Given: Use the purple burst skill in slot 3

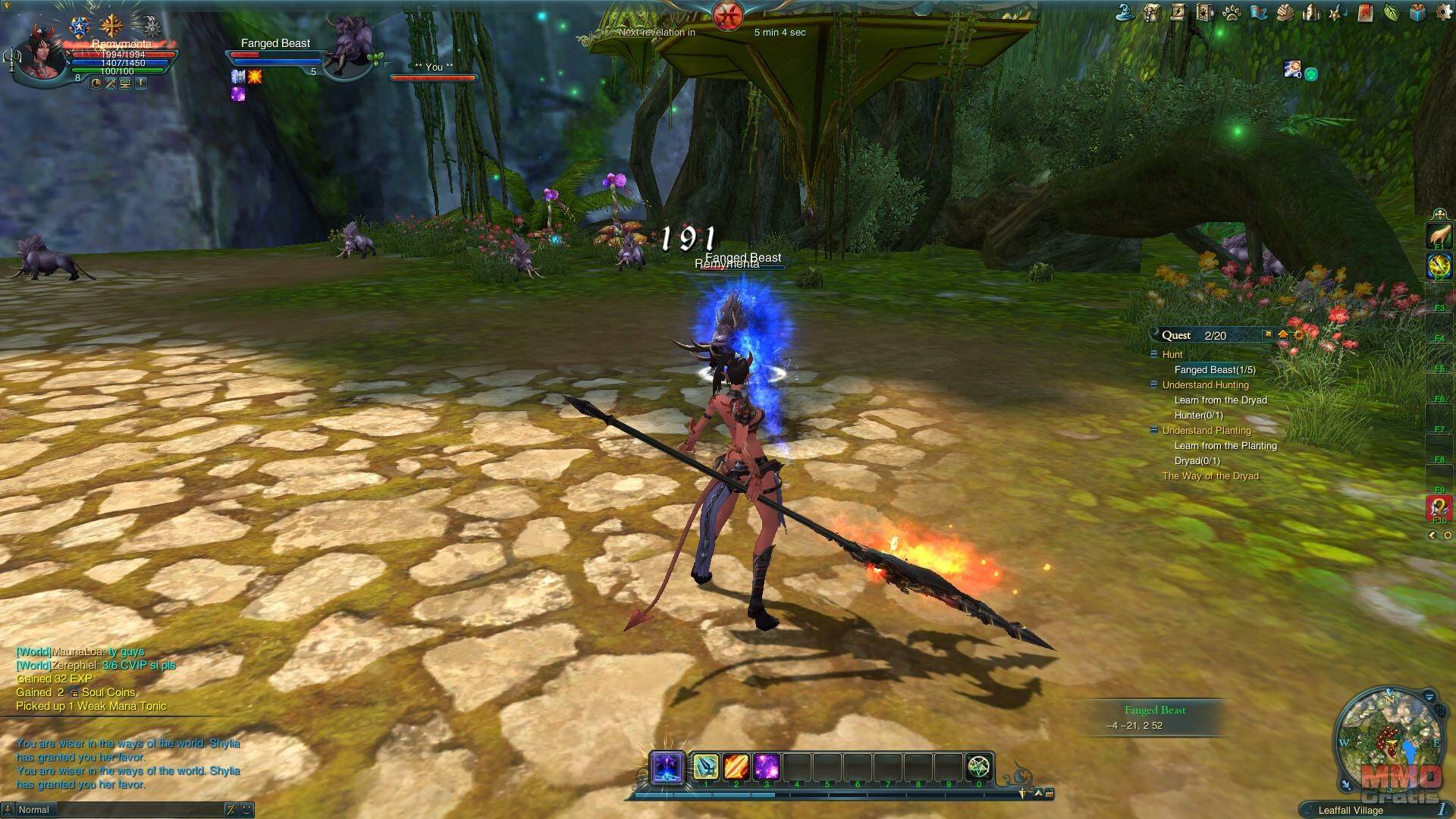Looking at the screenshot, I should coord(766,767).
